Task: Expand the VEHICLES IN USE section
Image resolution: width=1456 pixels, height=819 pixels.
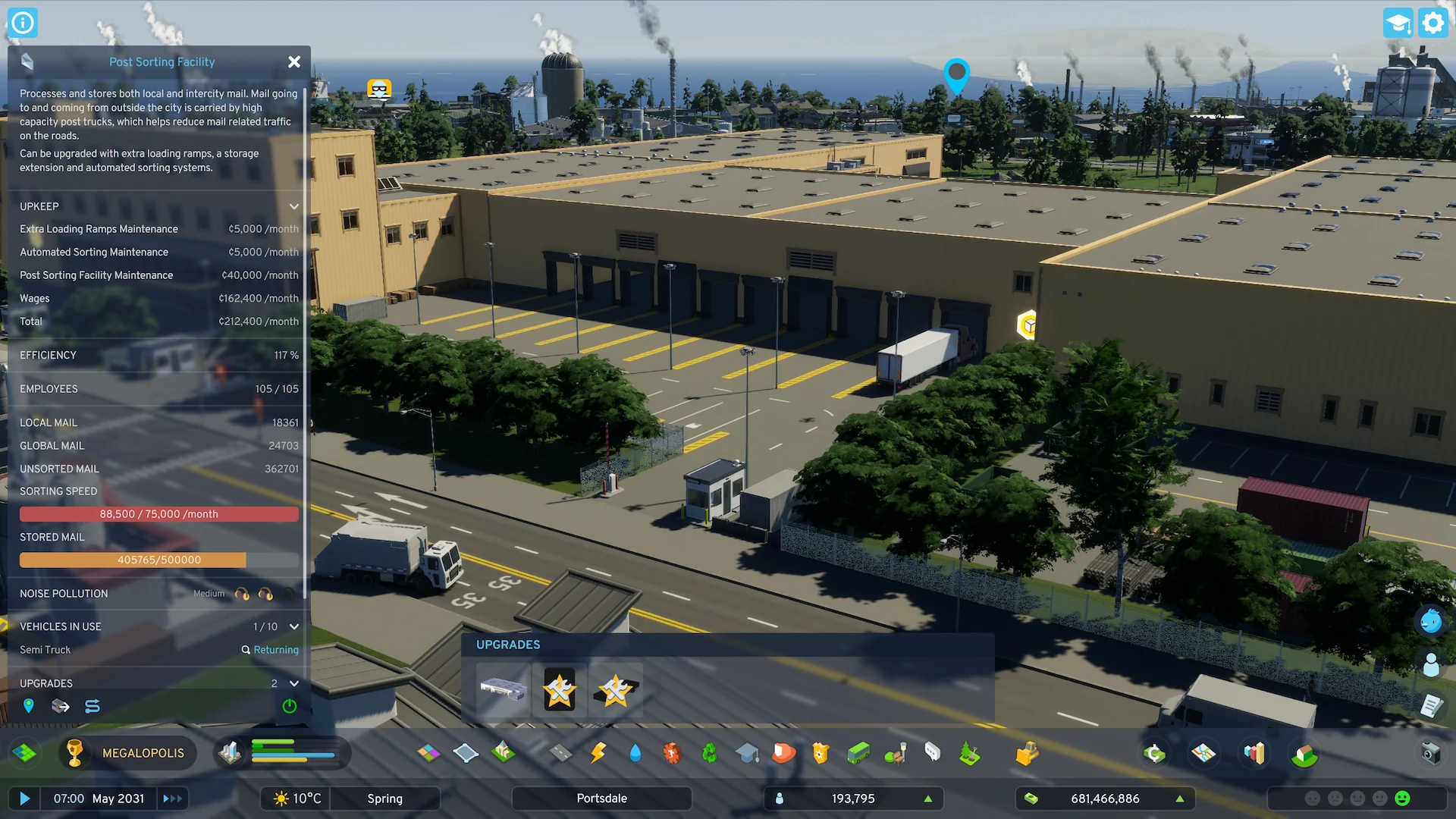Action: pyautogui.click(x=294, y=626)
